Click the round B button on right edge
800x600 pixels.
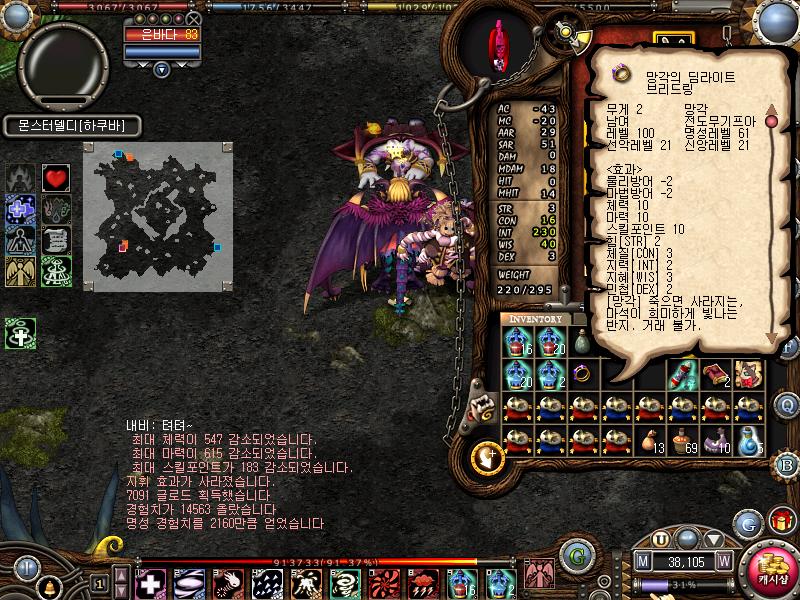[x=787, y=464]
